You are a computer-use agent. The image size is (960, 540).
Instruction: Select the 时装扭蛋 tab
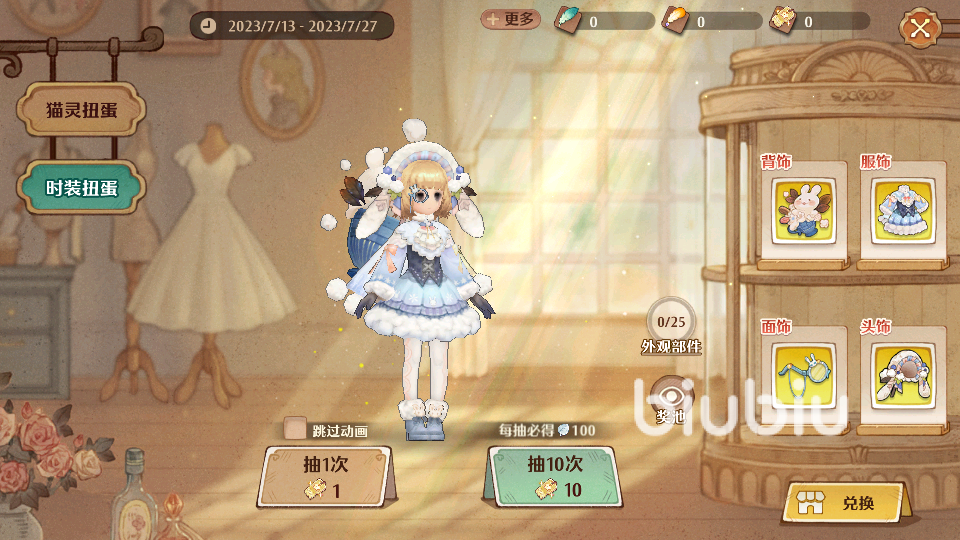pyautogui.click(x=82, y=187)
